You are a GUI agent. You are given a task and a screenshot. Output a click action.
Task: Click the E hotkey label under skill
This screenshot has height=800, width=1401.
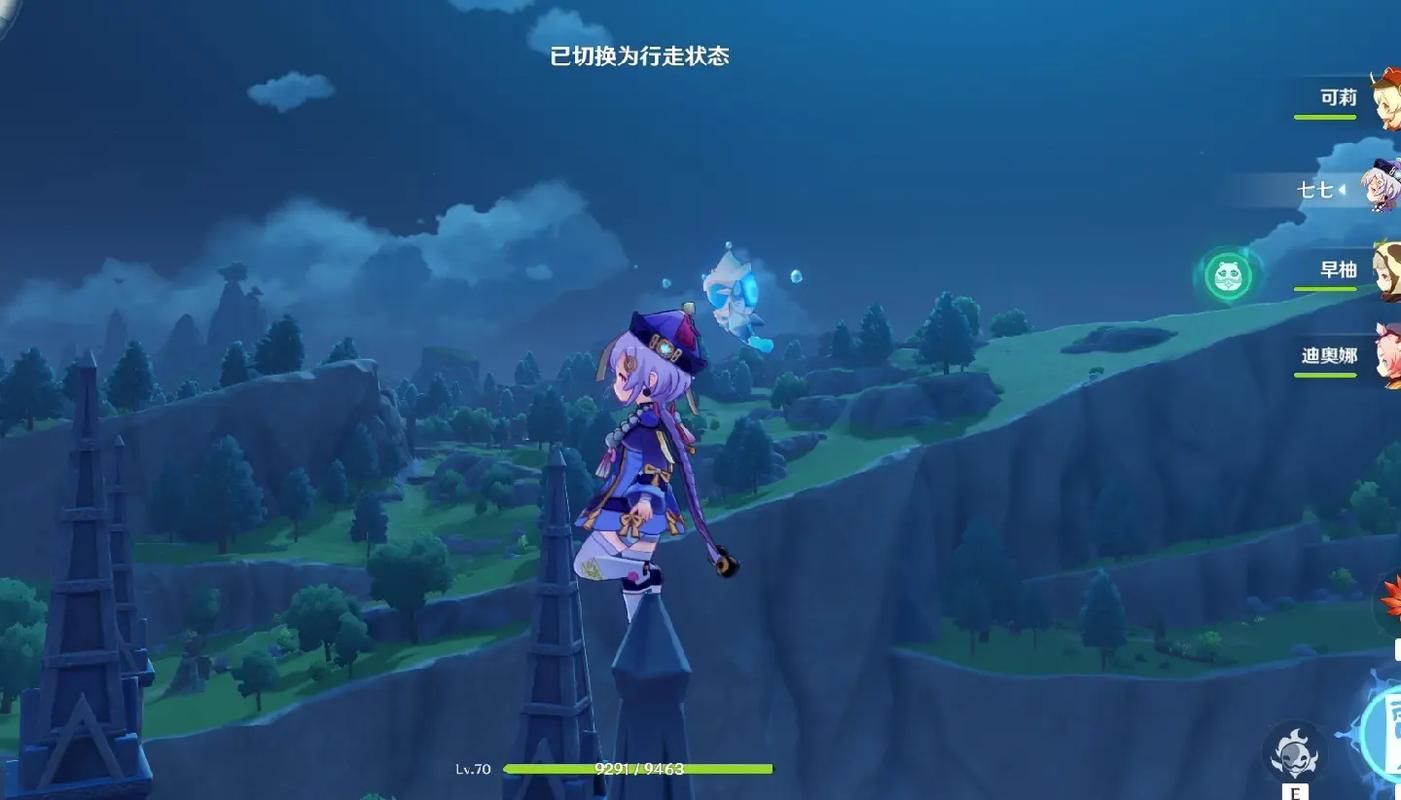coord(1293,793)
